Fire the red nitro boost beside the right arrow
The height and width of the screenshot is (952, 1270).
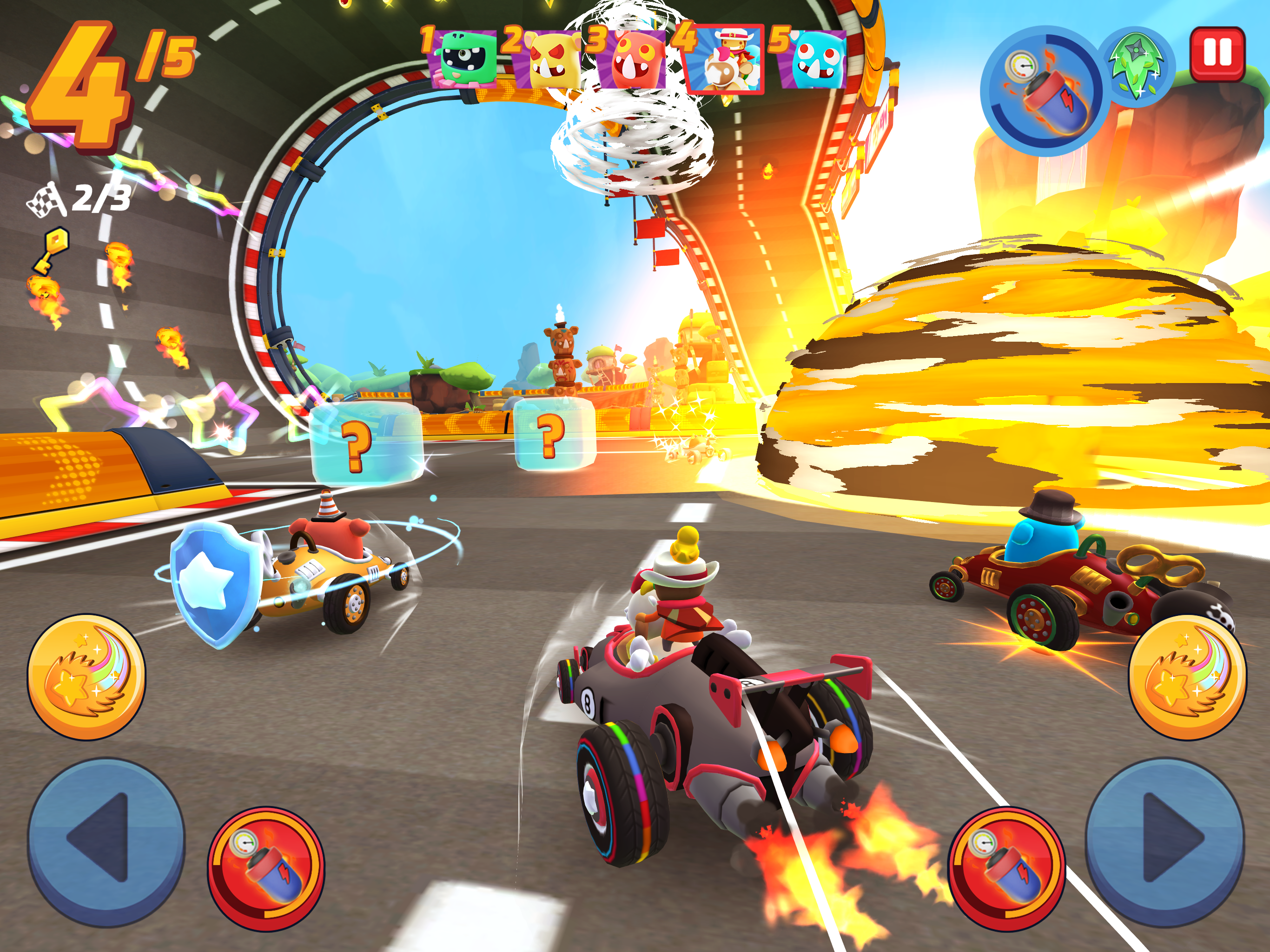coord(1006,869)
